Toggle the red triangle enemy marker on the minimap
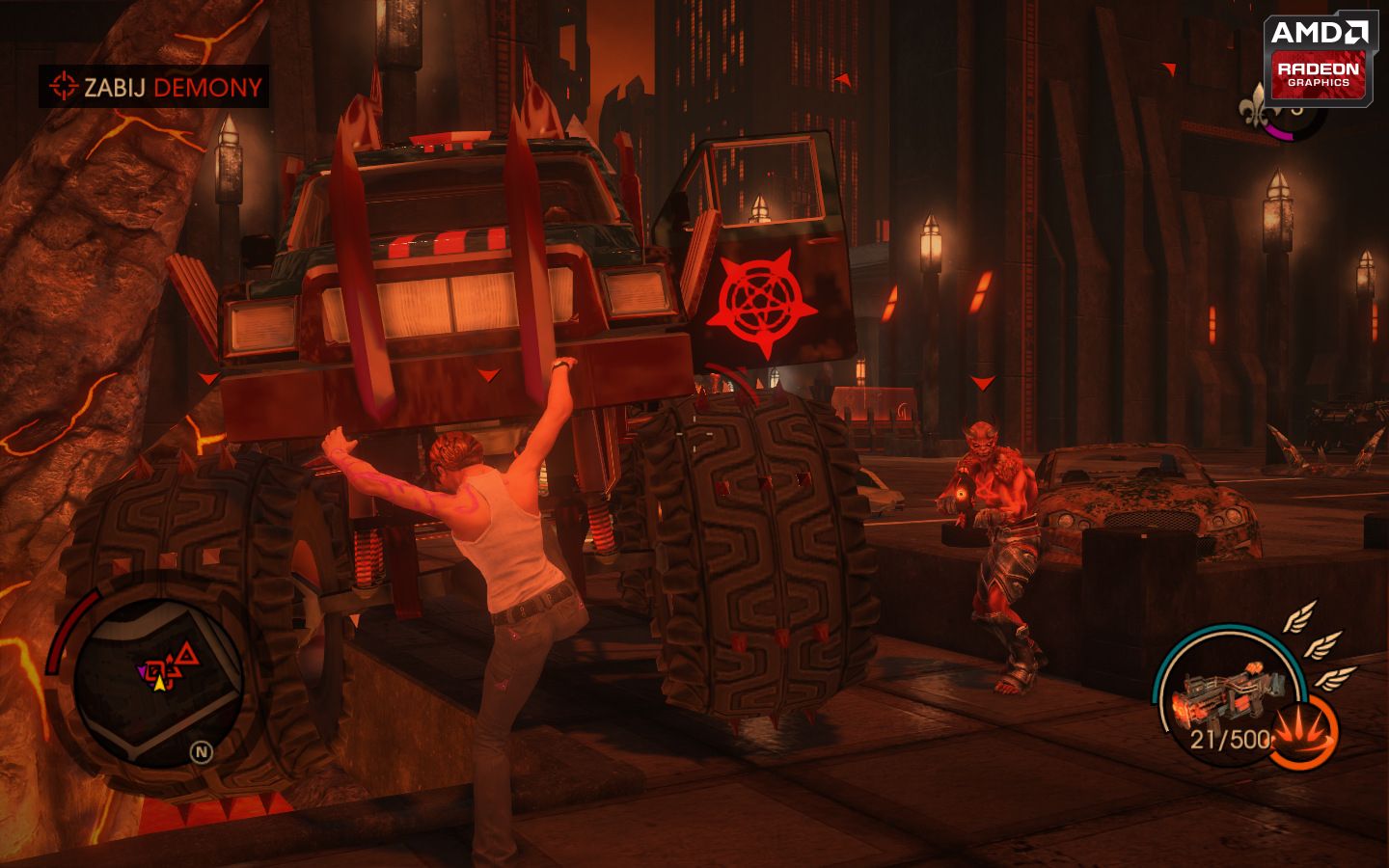The image size is (1389, 868). [x=187, y=652]
